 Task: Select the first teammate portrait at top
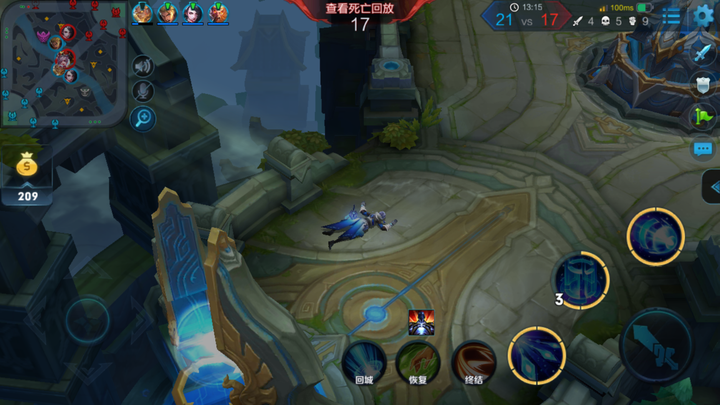143,13
